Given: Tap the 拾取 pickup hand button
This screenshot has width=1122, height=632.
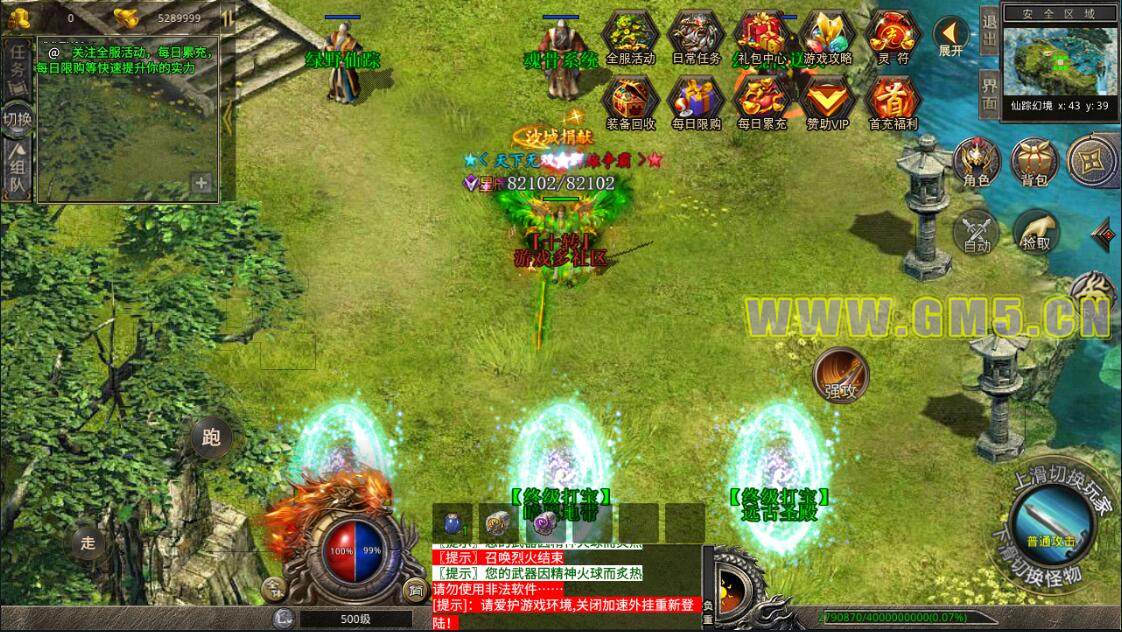Looking at the screenshot, I should (x=1034, y=230).
